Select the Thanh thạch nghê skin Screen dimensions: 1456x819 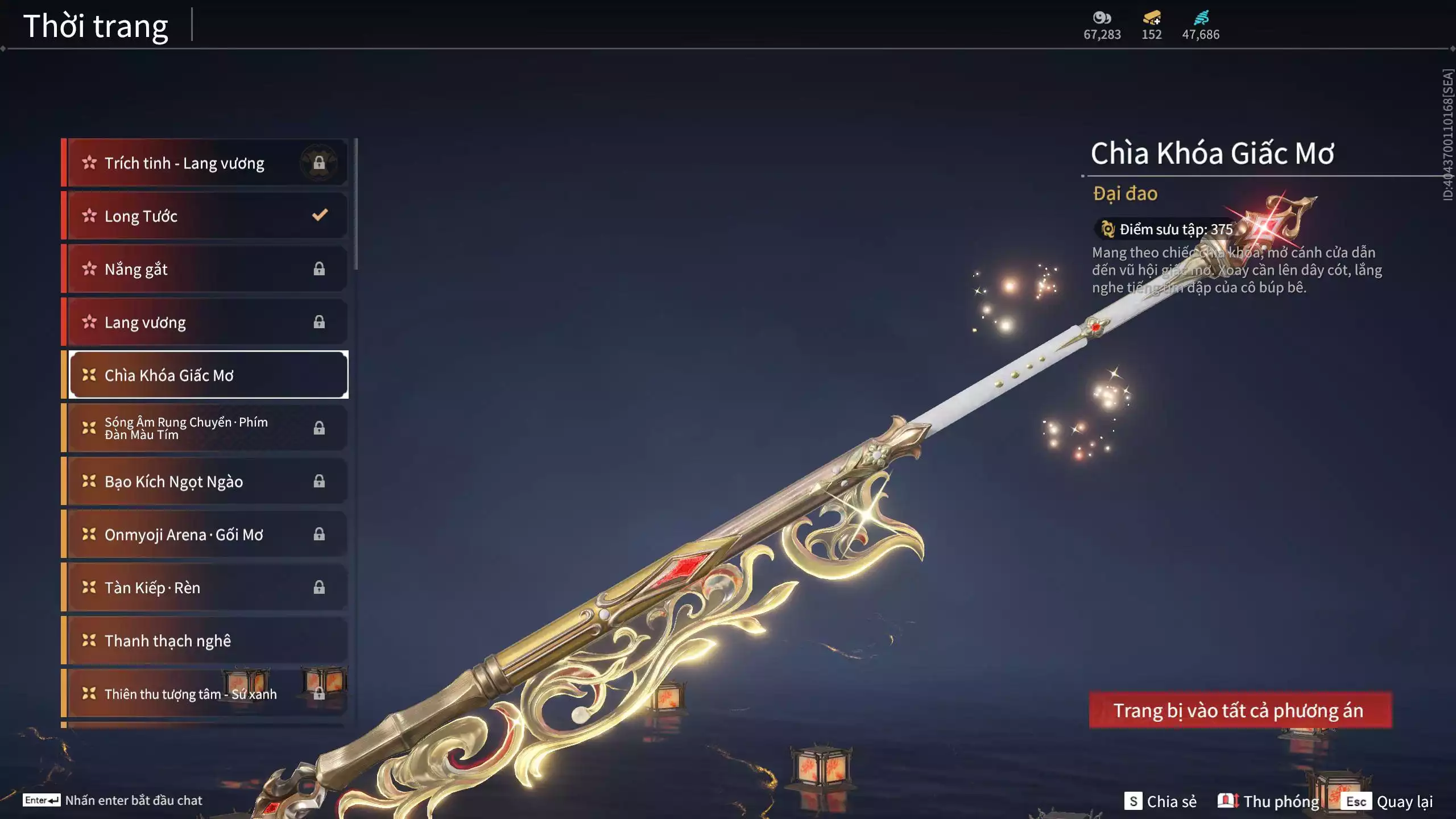167,640
